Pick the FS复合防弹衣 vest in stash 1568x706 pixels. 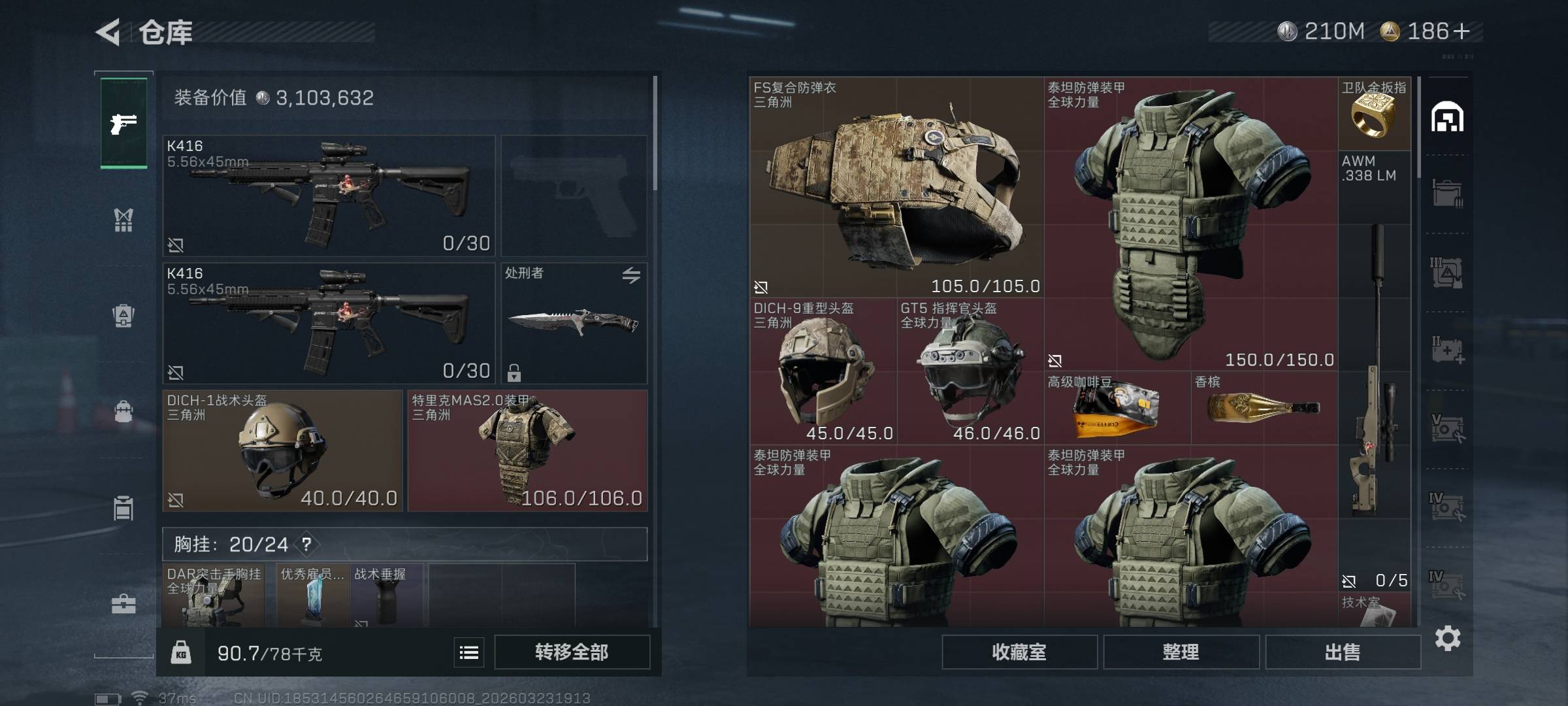[x=896, y=186]
